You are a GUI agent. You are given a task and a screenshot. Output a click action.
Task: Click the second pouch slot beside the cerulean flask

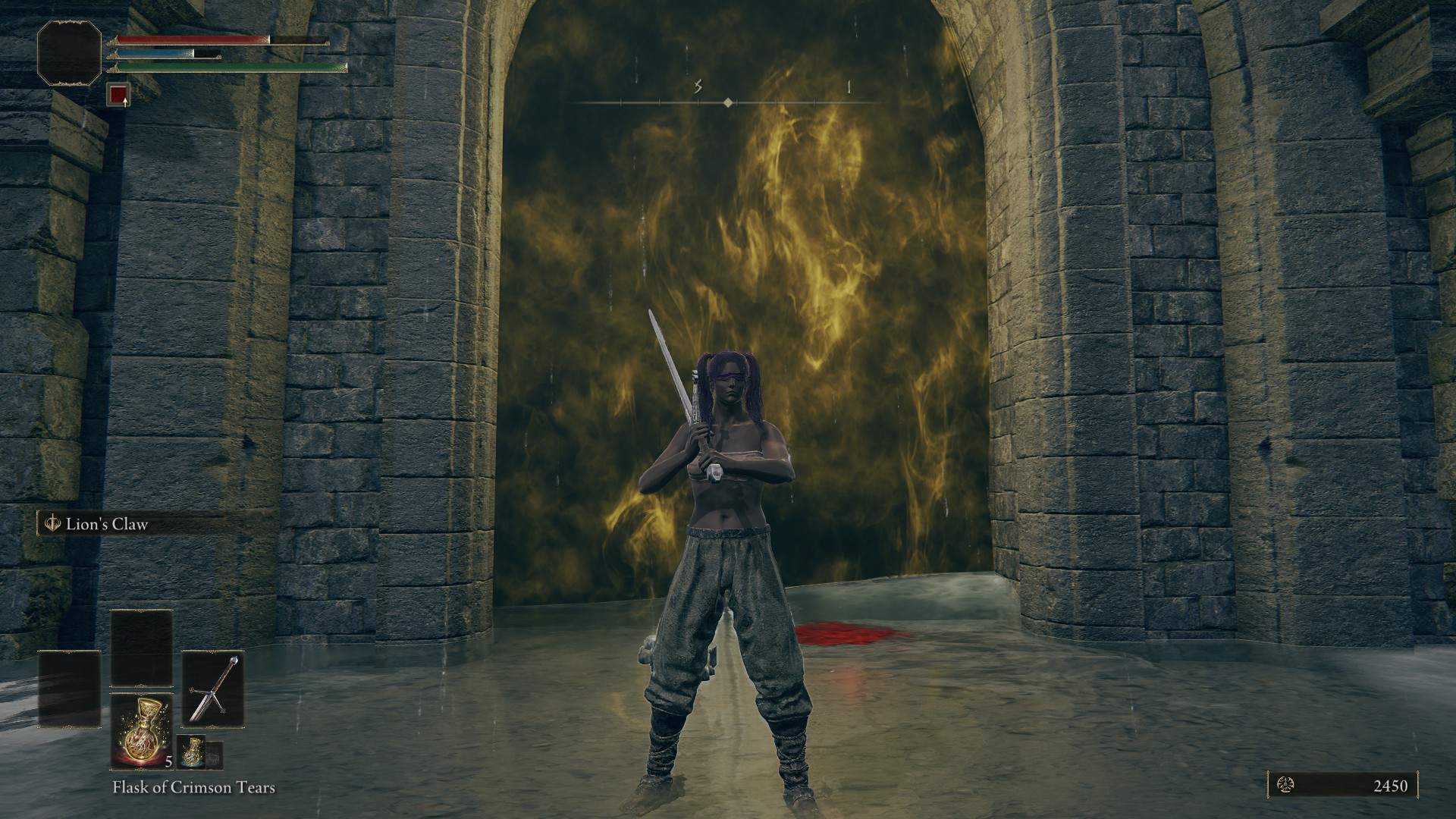click(215, 755)
